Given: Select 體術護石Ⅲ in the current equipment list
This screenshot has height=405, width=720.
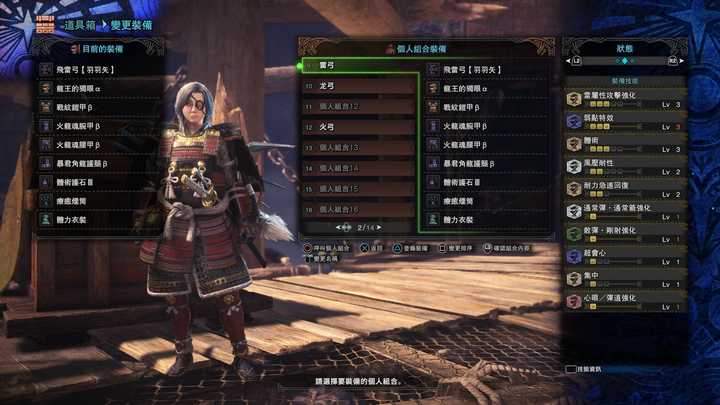Looking at the screenshot, I should point(100,184).
